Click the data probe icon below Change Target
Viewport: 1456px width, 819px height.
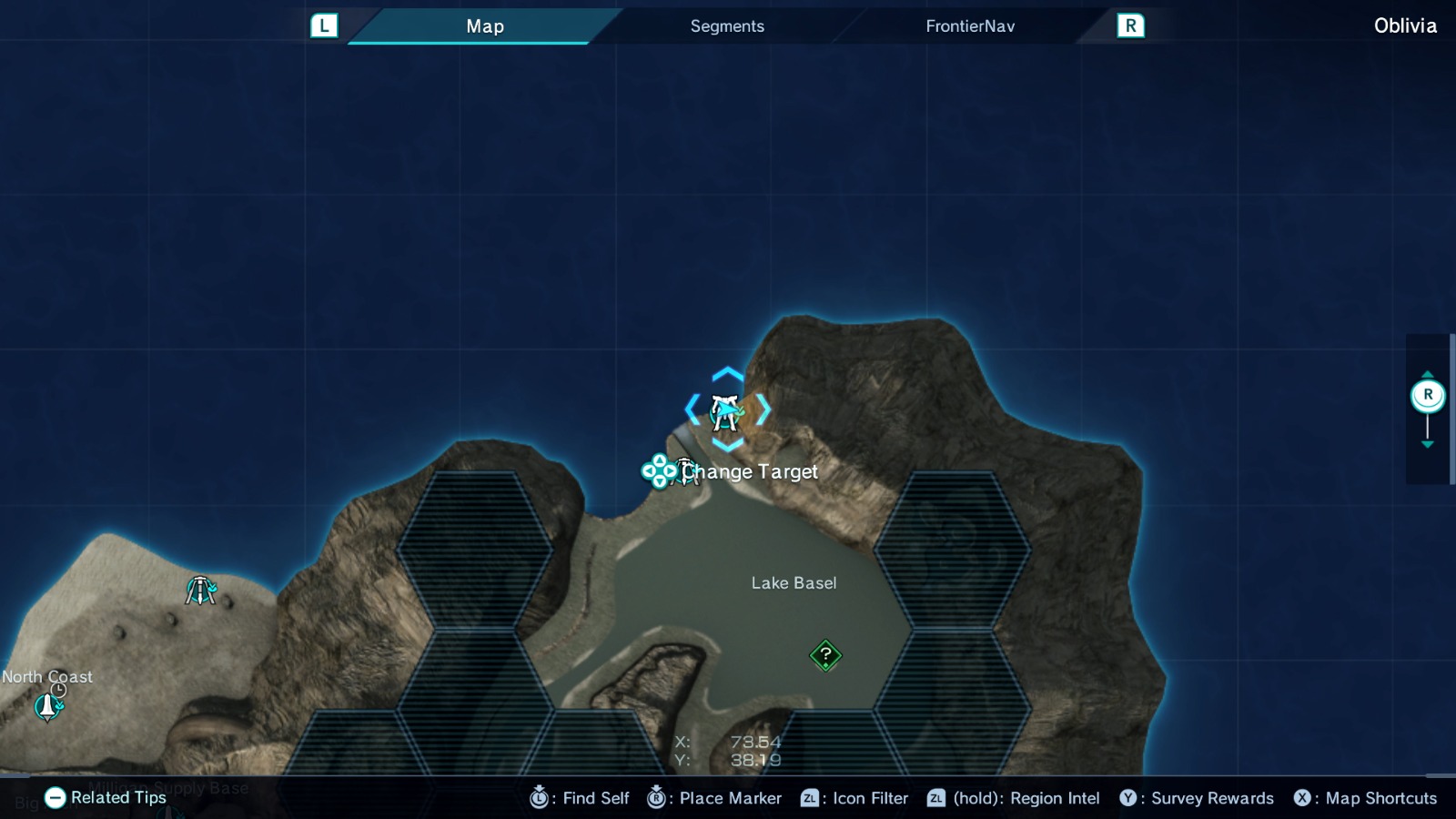tap(684, 471)
